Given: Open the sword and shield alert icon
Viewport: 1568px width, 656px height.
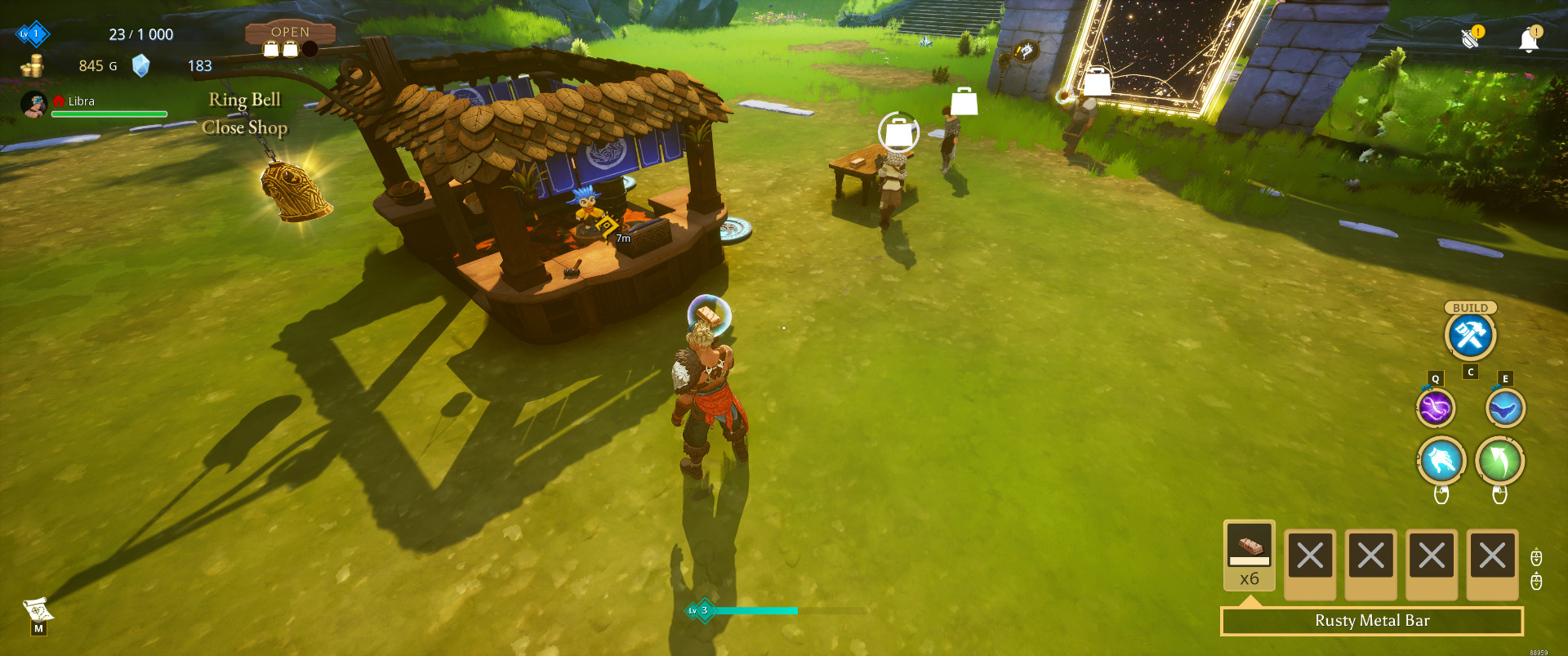Looking at the screenshot, I should coord(1472,38).
